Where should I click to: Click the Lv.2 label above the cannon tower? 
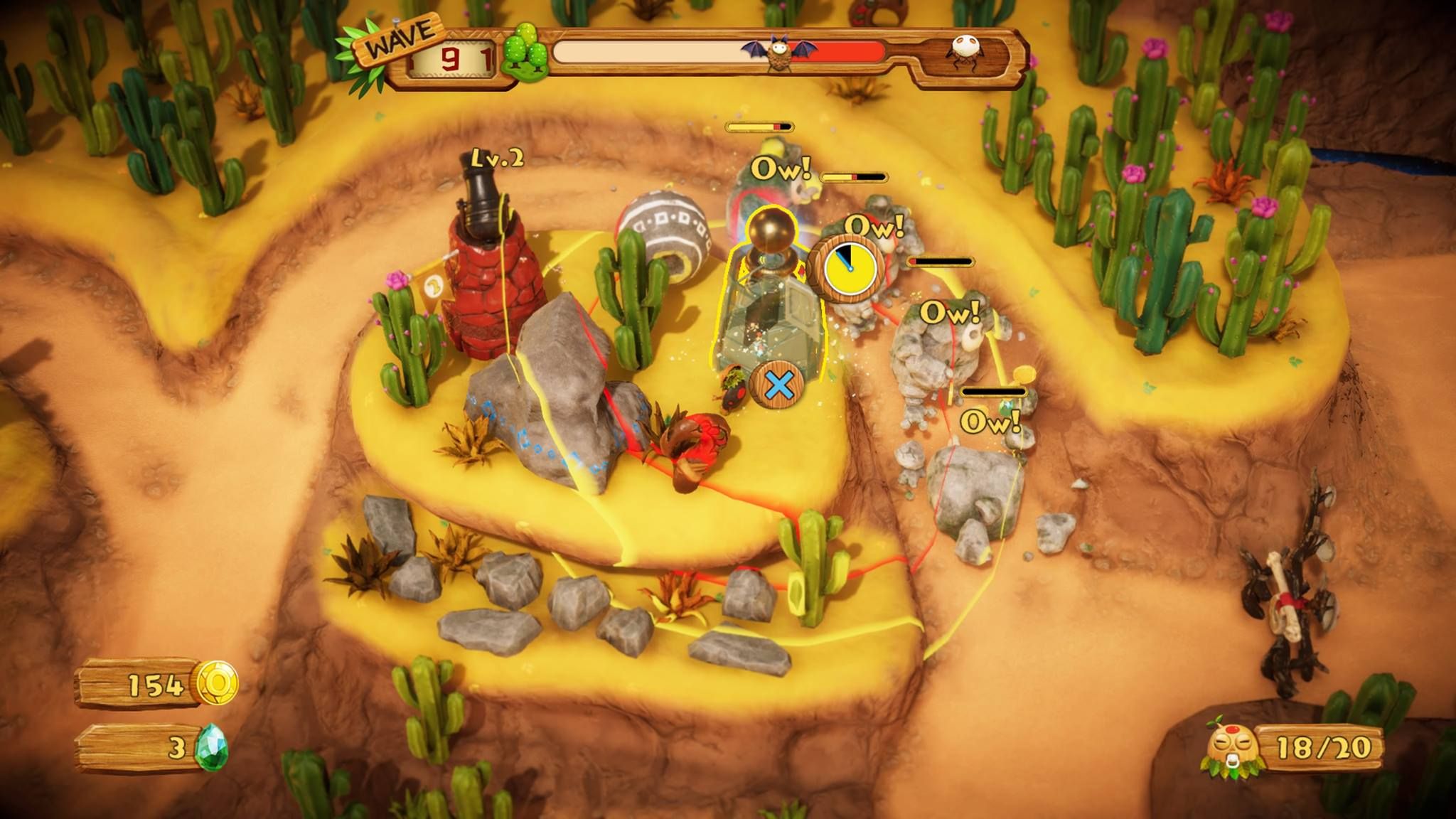click(x=496, y=161)
